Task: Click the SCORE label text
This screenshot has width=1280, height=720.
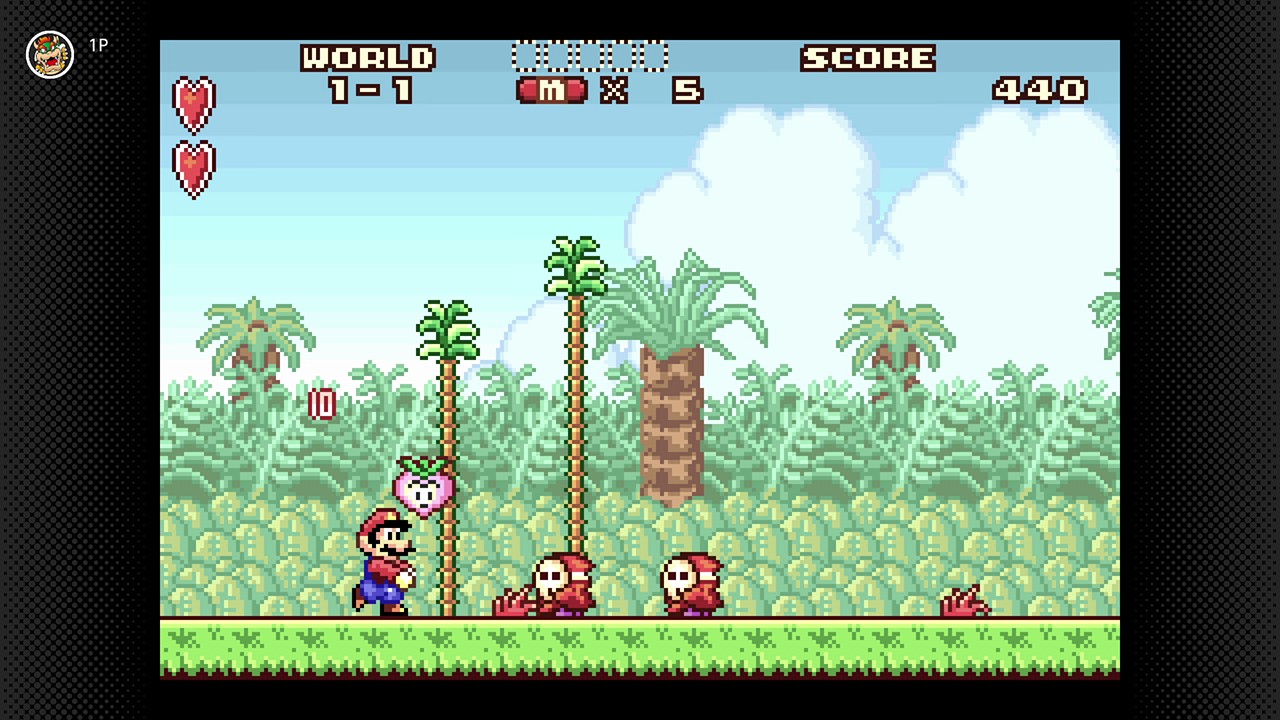Action: coord(866,58)
